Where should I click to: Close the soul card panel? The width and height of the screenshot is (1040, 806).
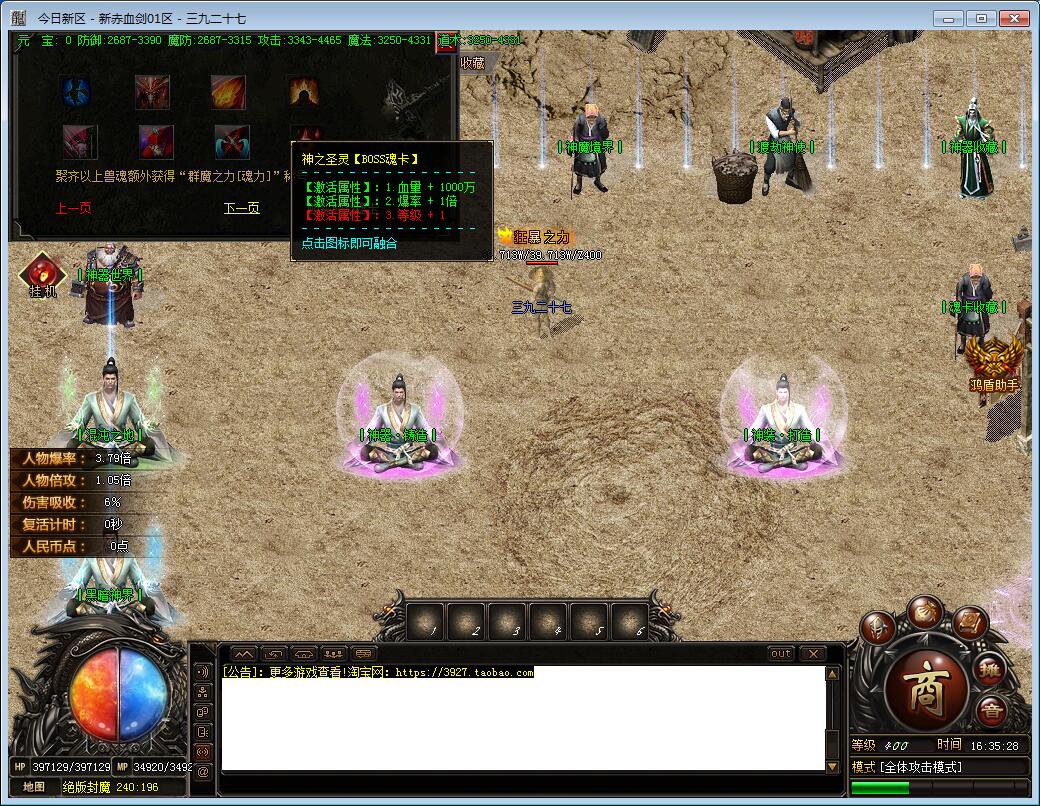coord(448,44)
